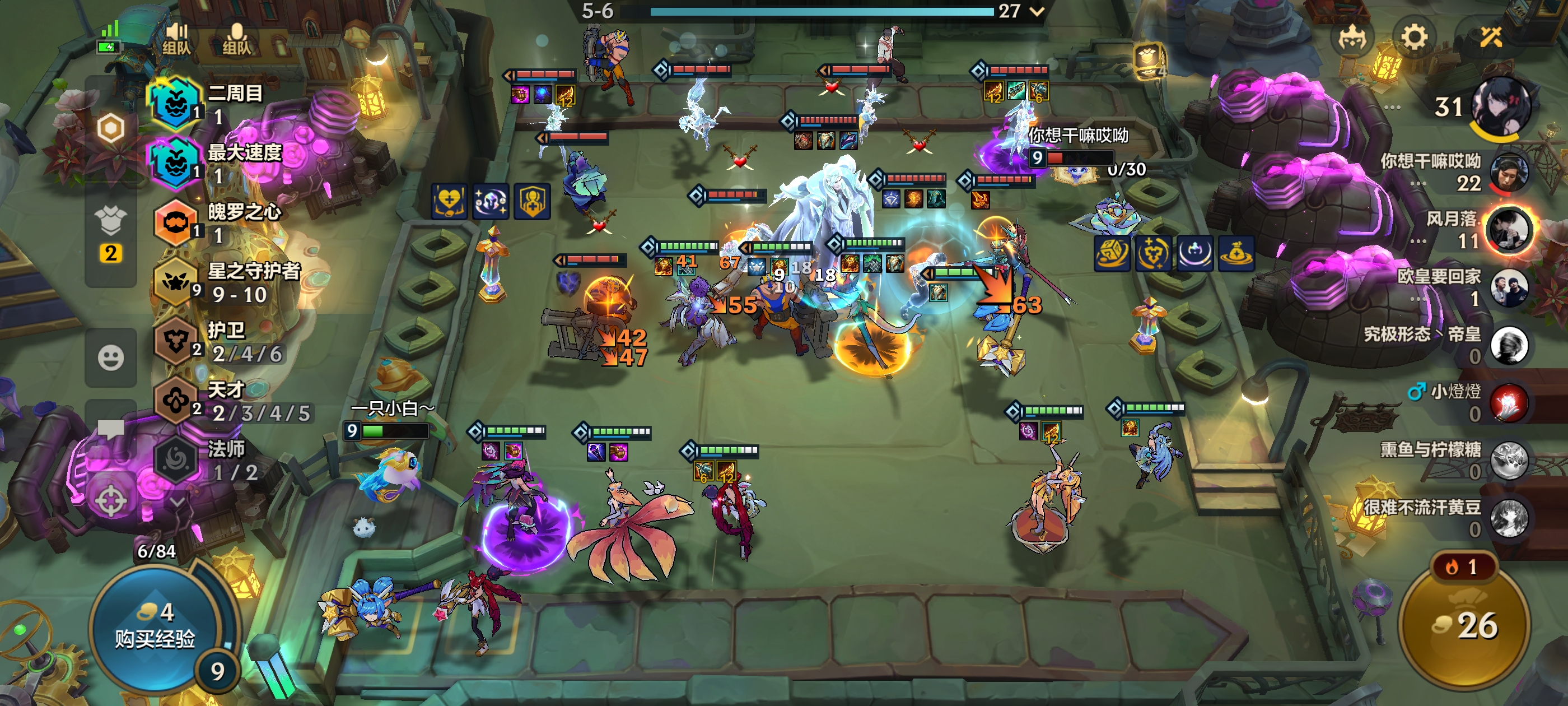Expand the stage 5-6 round dropdown arrow

pyautogui.click(x=1037, y=11)
